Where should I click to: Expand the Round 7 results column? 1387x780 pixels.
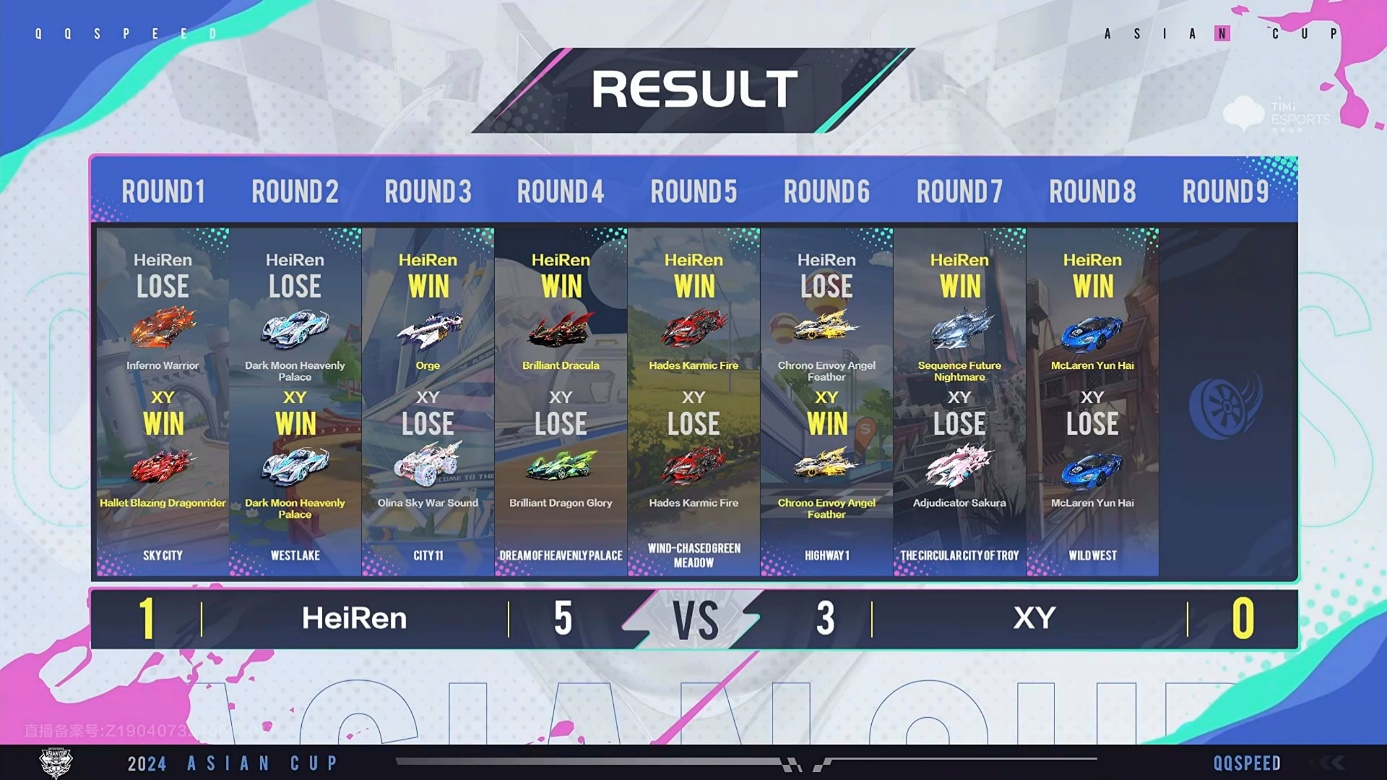point(959,191)
